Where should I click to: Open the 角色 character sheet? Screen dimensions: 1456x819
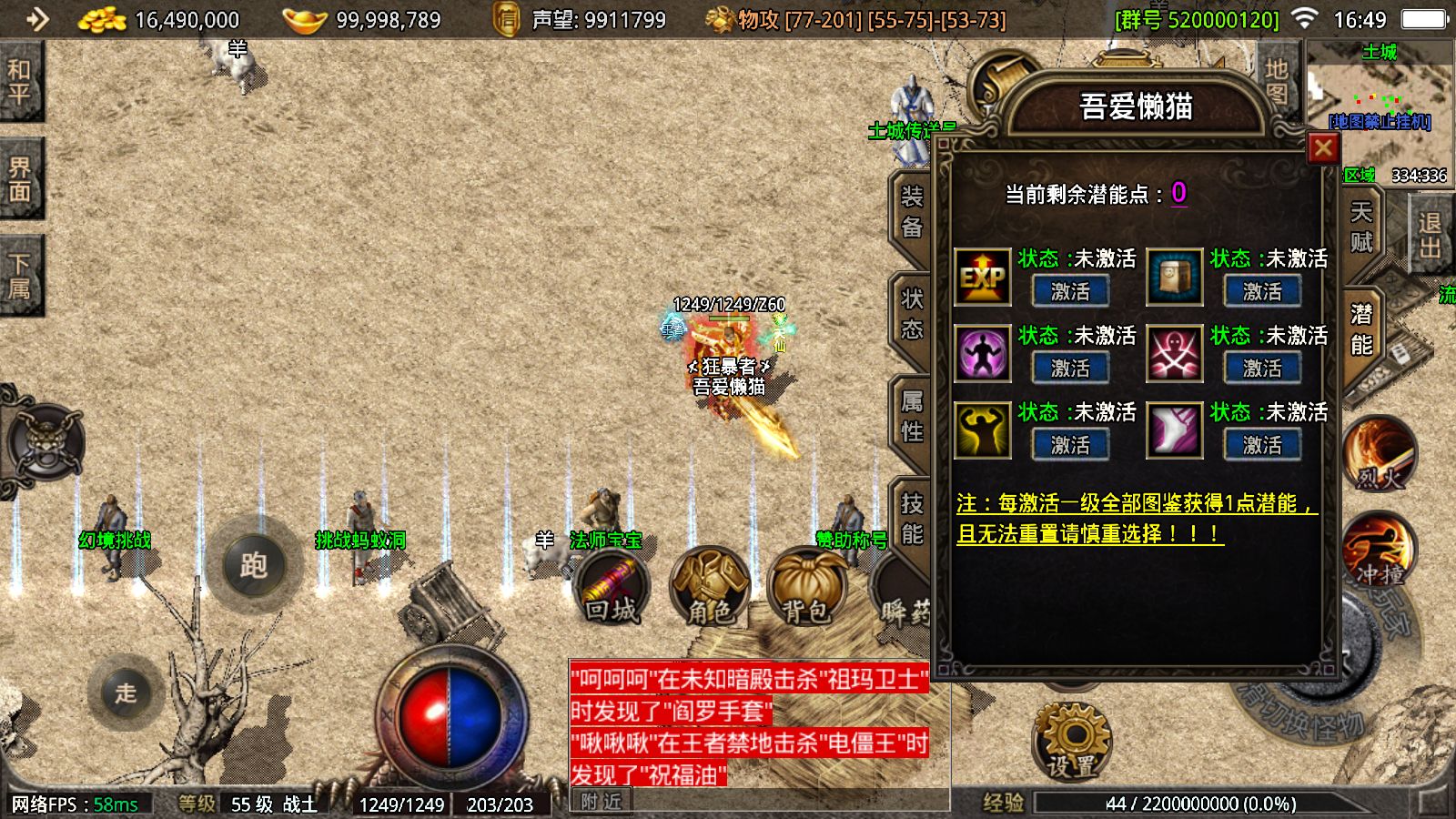tap(709, 587)
